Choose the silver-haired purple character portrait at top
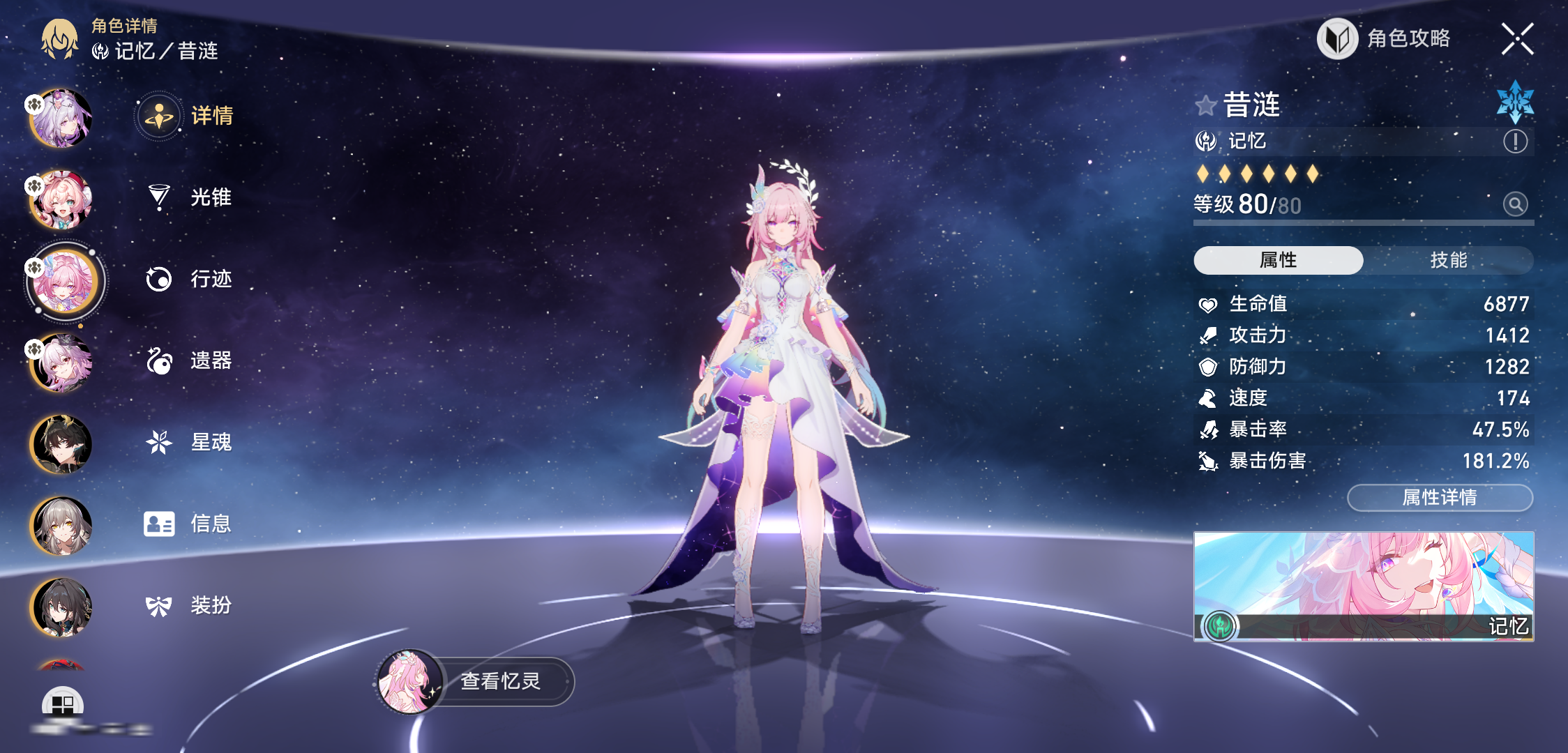Screen dimensions: 1568x753 click(61, 119)
